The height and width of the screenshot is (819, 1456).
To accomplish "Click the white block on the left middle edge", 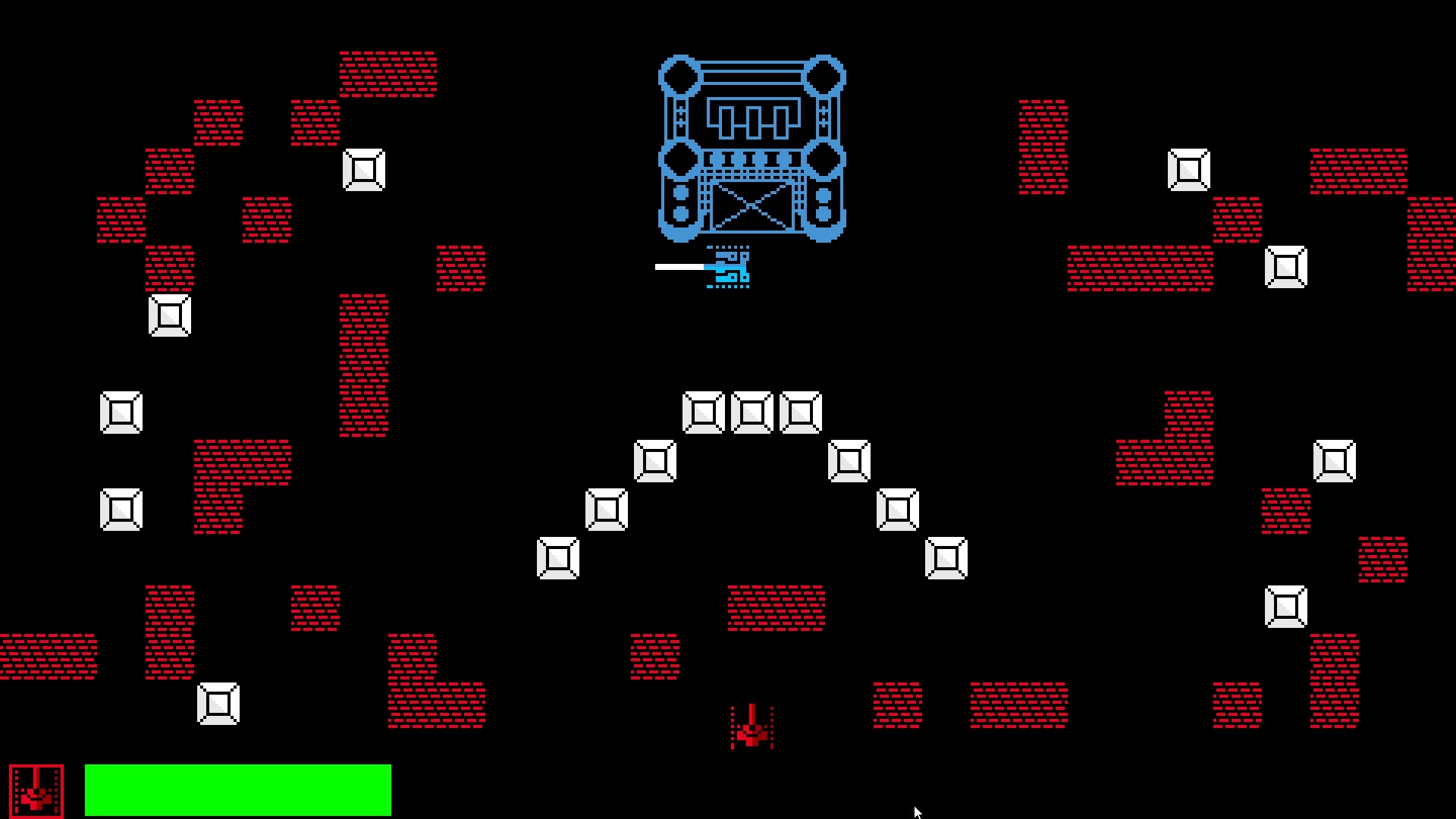I will point(121,413).
